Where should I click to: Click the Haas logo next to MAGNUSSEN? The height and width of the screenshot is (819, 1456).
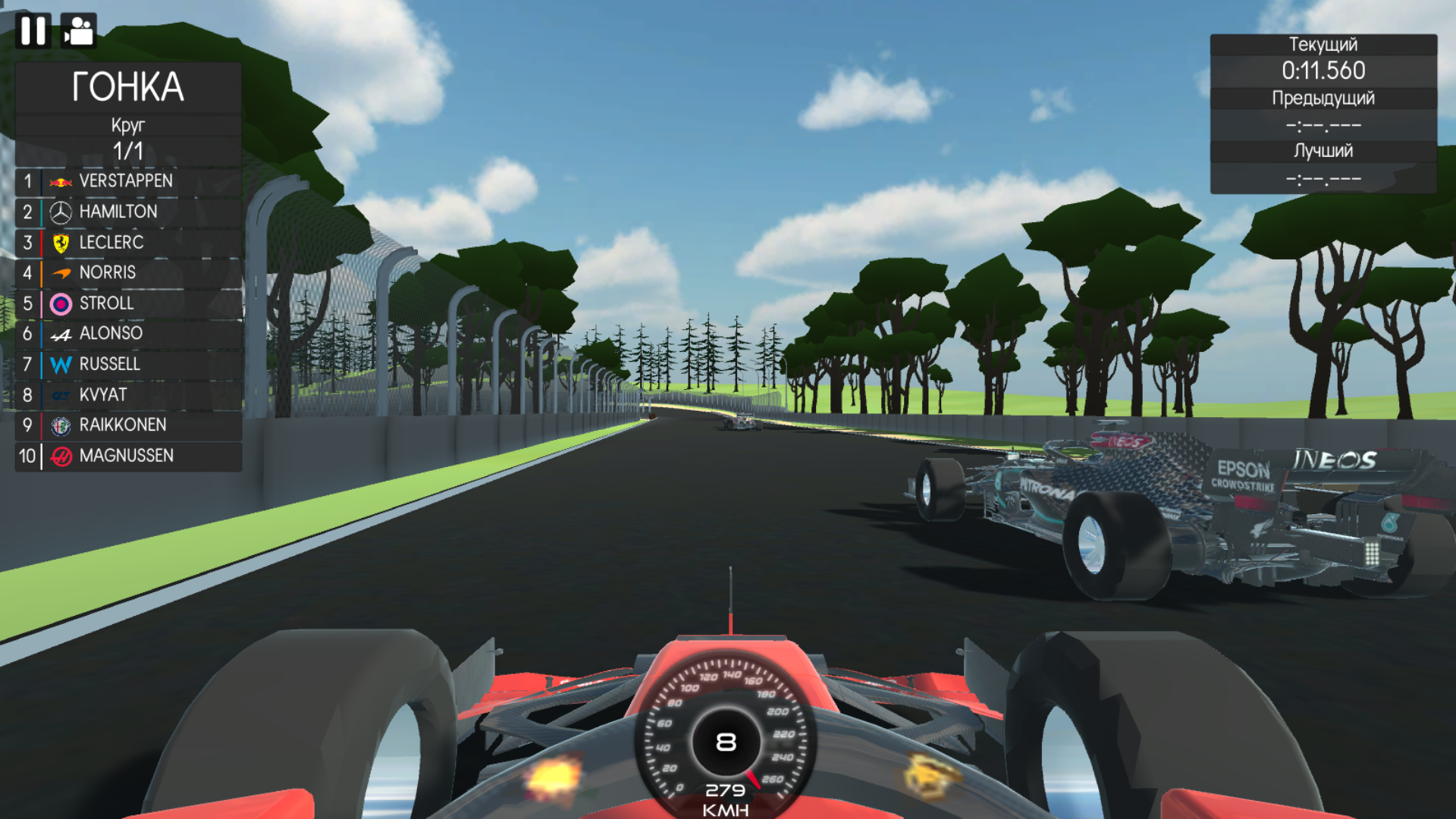[61, 455]
